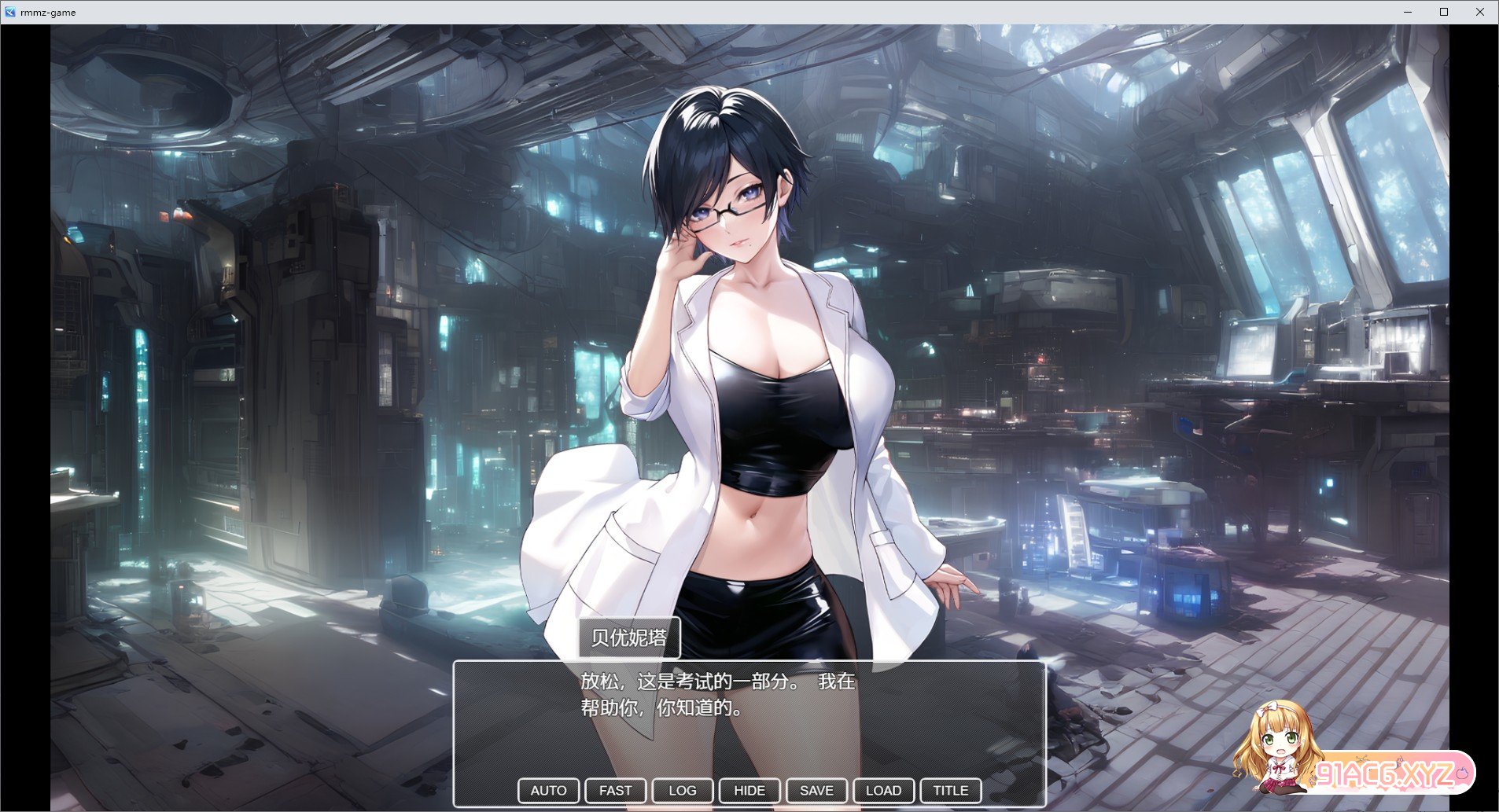Viewport: 1499px width, 812px height.
Task: Open the LOAD screen
Action: [883, 791]
